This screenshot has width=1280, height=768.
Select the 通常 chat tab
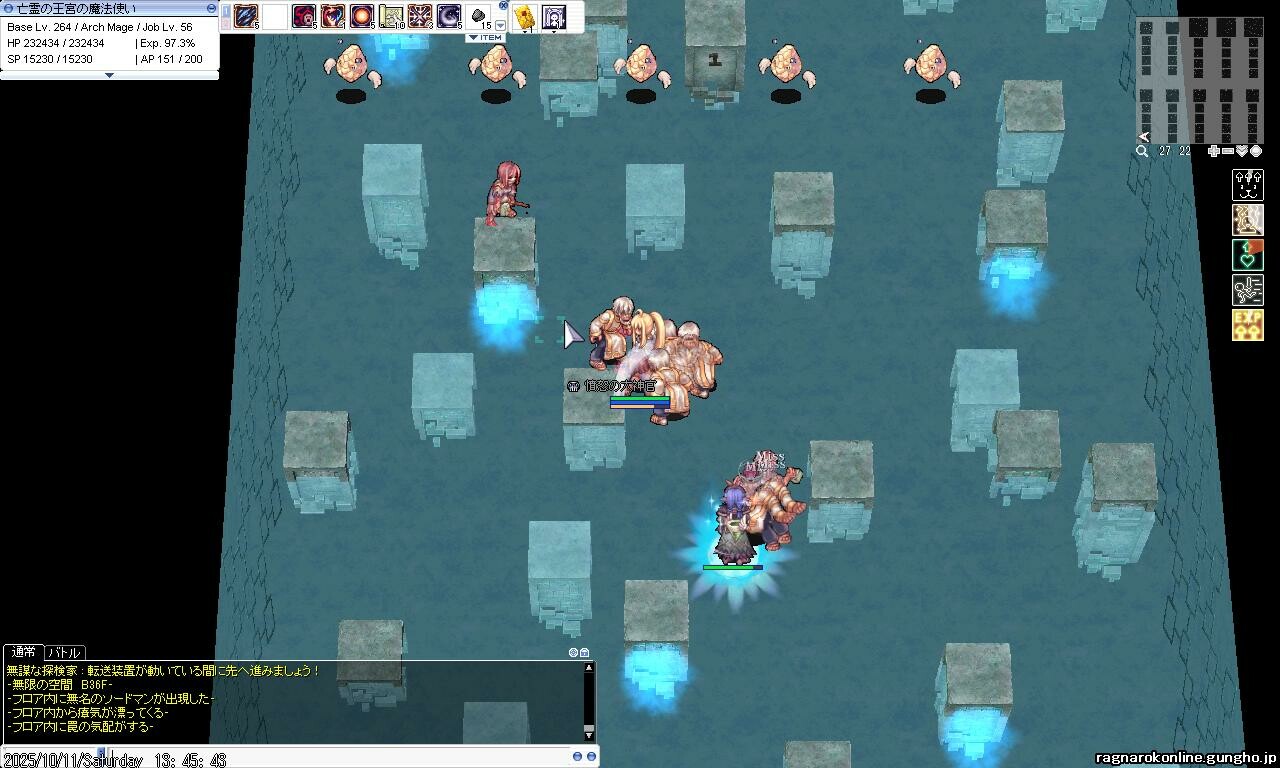[x=23, y=652]
